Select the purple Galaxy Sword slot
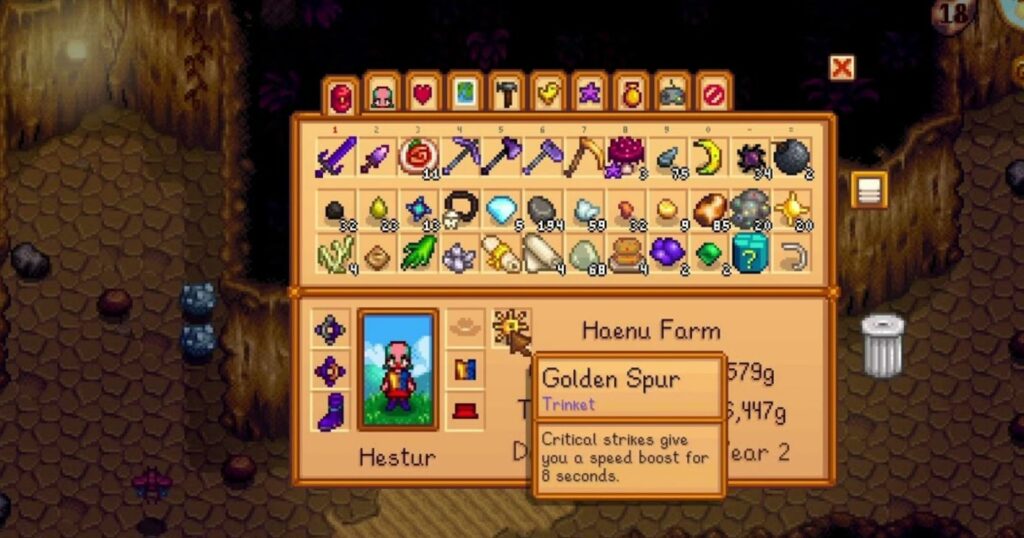Viewport: 1024px width, 538px height. [x=330, y=157]
